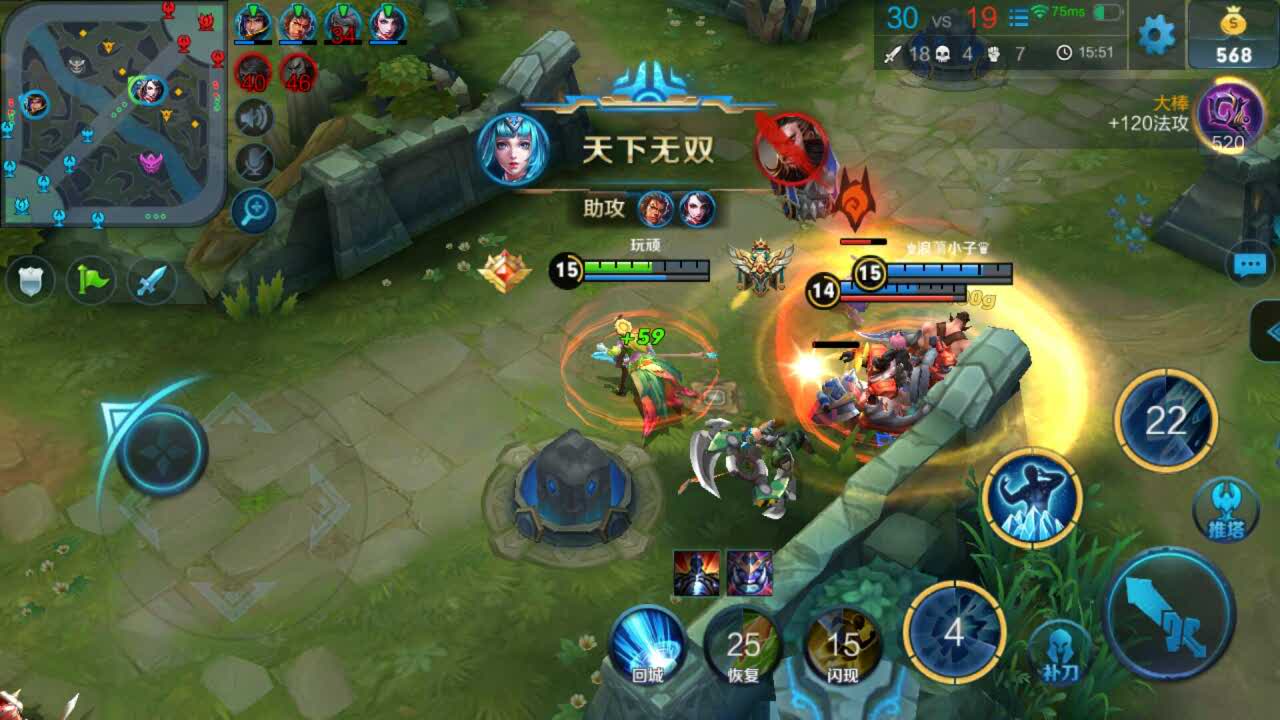Send the shield defend signal
1280x720 pixels.
30,282
